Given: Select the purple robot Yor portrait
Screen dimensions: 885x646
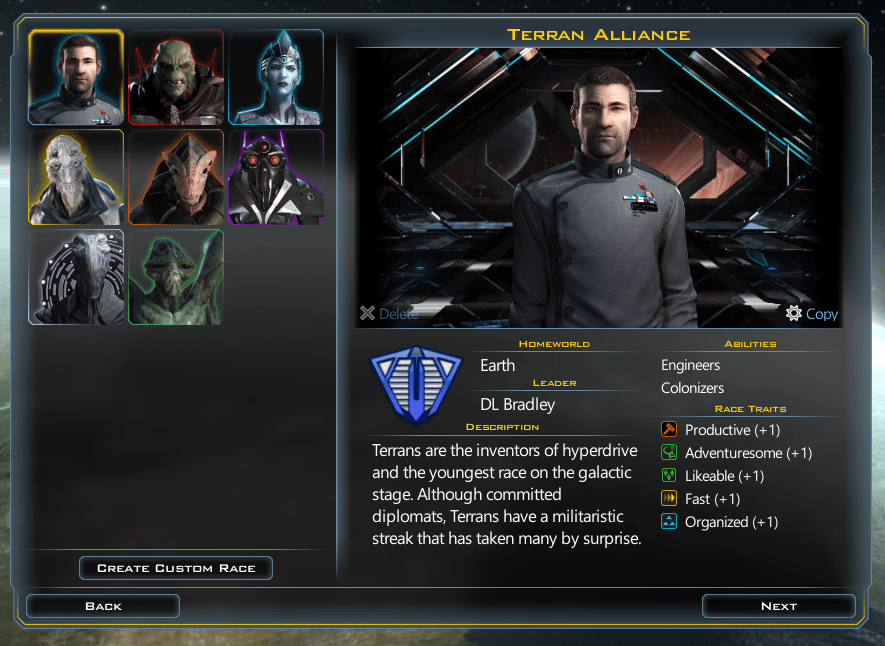Looking at the screenshot, I should [x=276, y=177].
